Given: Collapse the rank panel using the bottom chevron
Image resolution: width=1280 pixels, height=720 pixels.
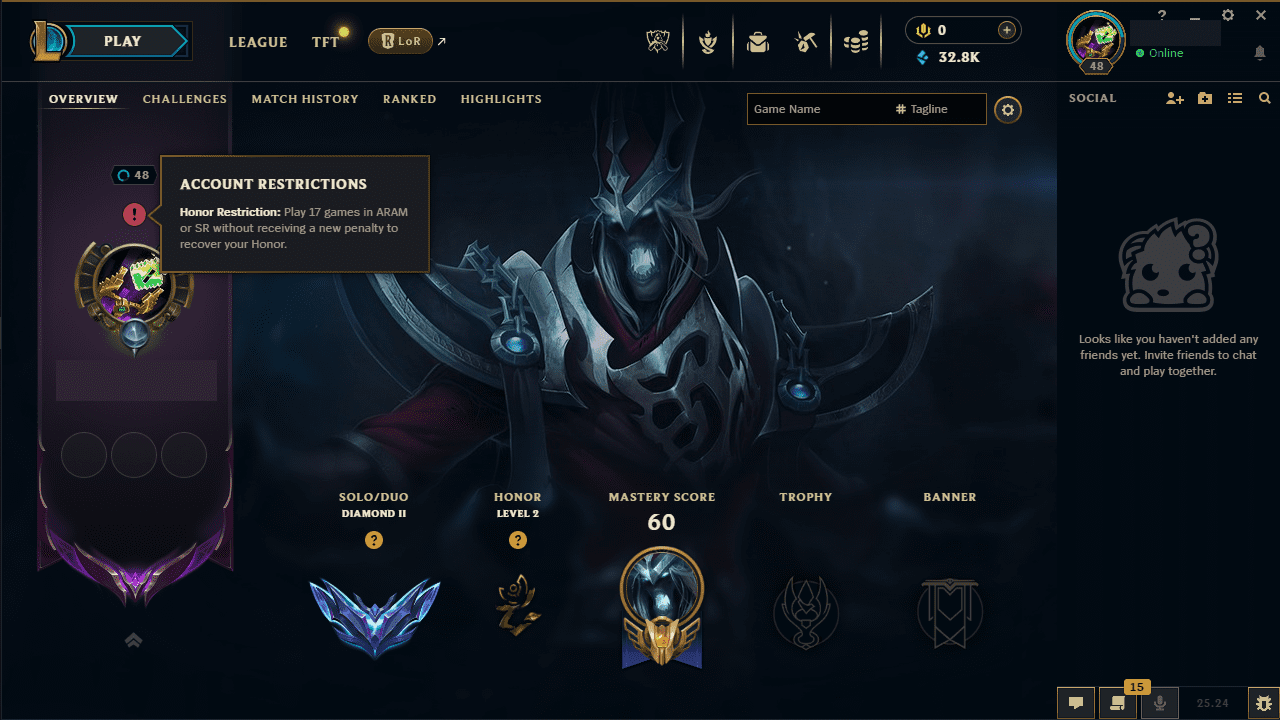Looking at the screenshot, I should [x=133, y=640].
